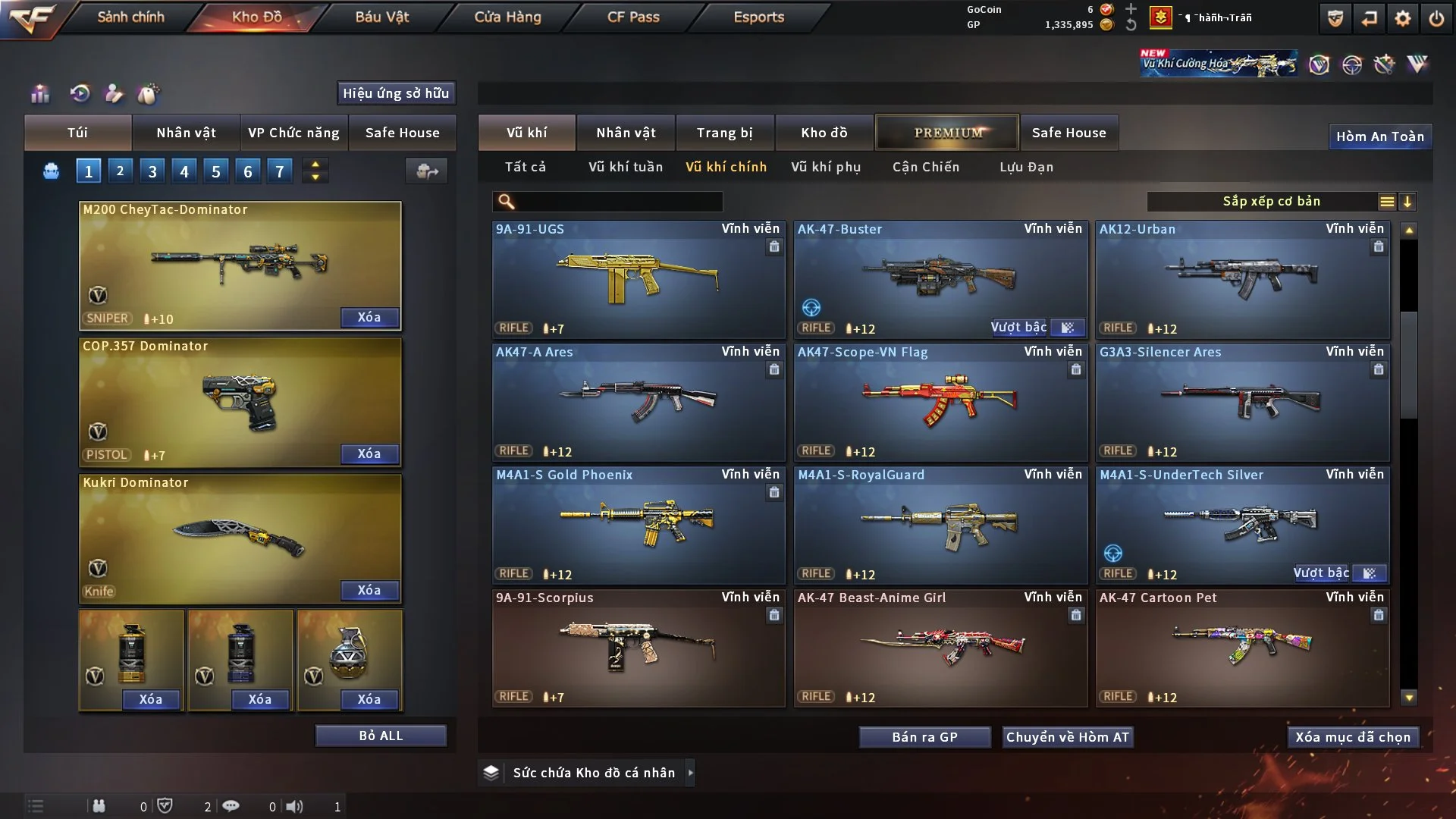The width and height of the screenshot is (1456, 819).
Task: Click the power exit button
Action: tap(1436, 18)
